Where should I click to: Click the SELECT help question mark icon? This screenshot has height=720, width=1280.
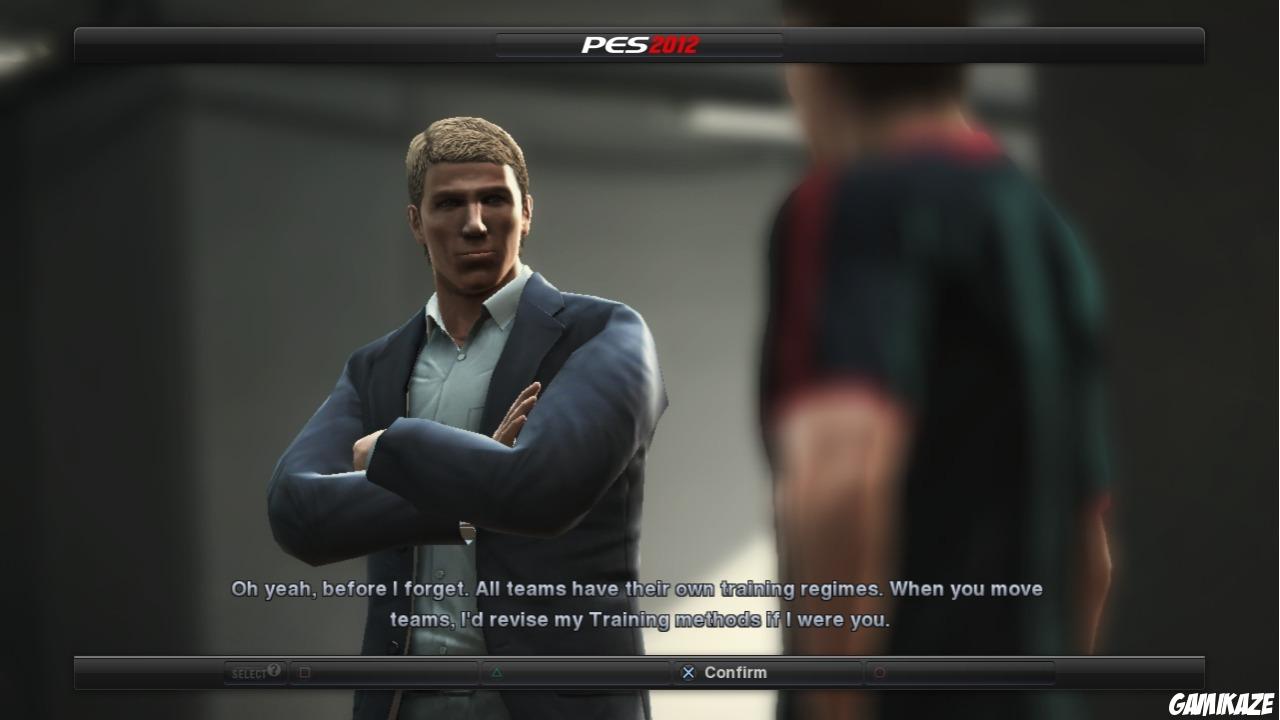click(x=272, y=671)
